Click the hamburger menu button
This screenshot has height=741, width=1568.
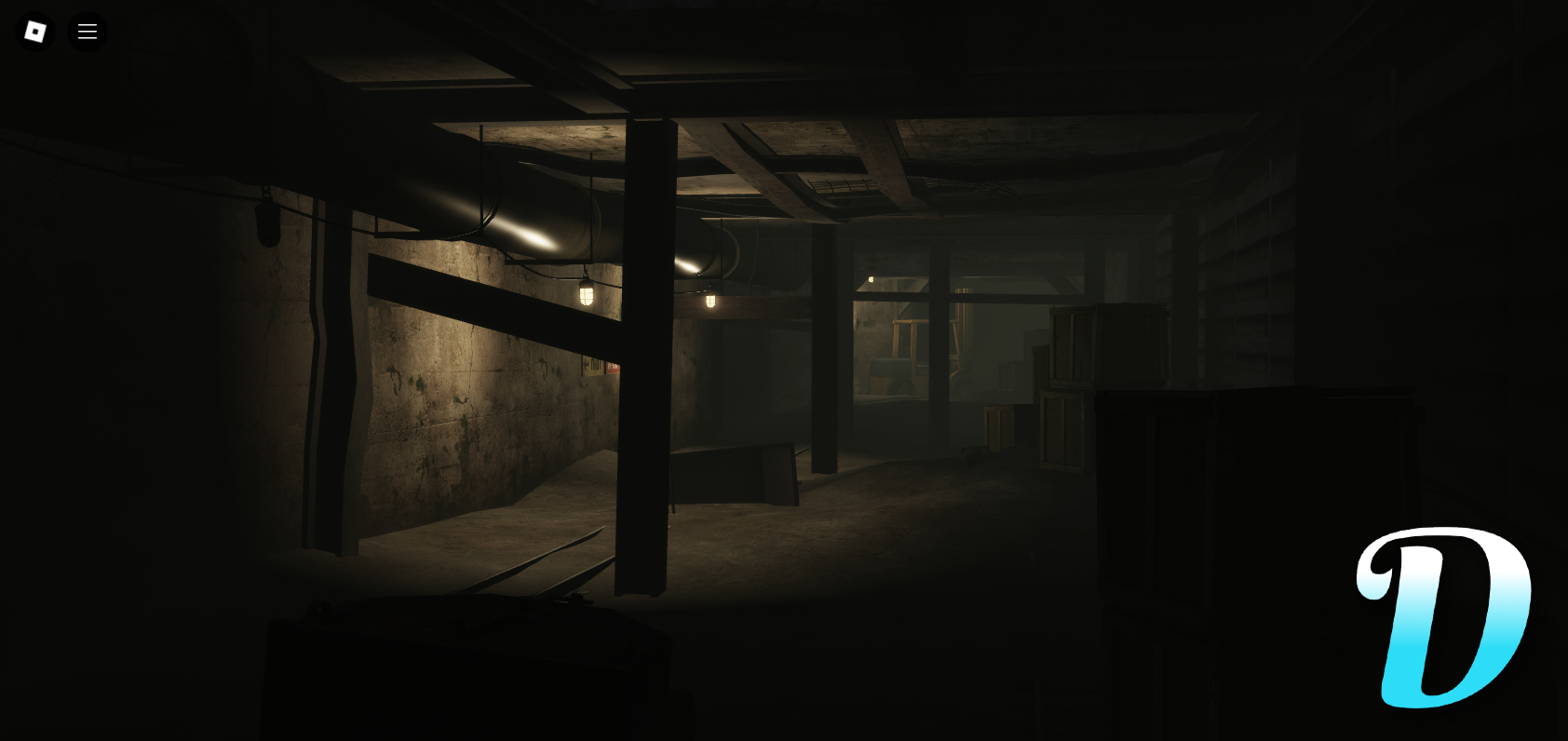click(x=88, y=31)
